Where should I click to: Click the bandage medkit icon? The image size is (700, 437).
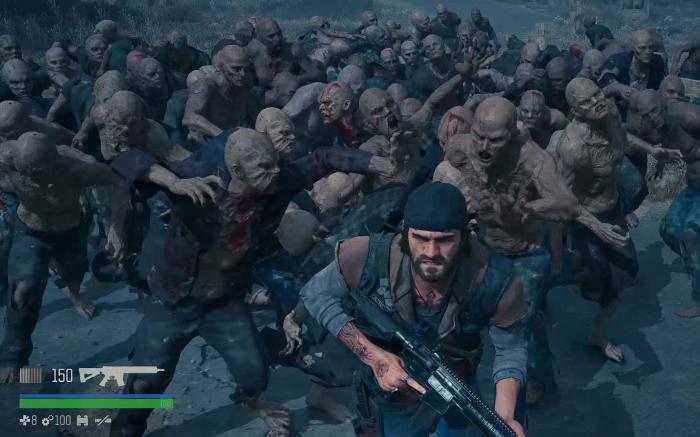[x=25, y=421]
